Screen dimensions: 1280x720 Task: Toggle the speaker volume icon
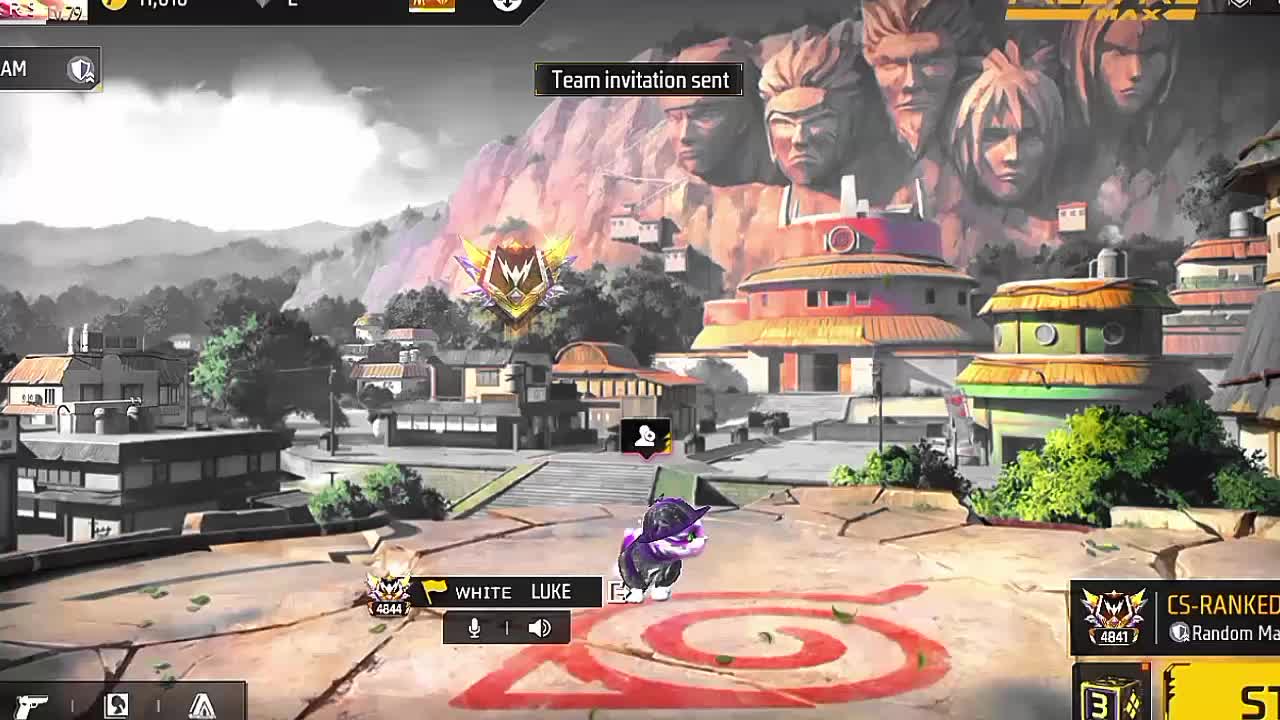click(x=539, y=628)
